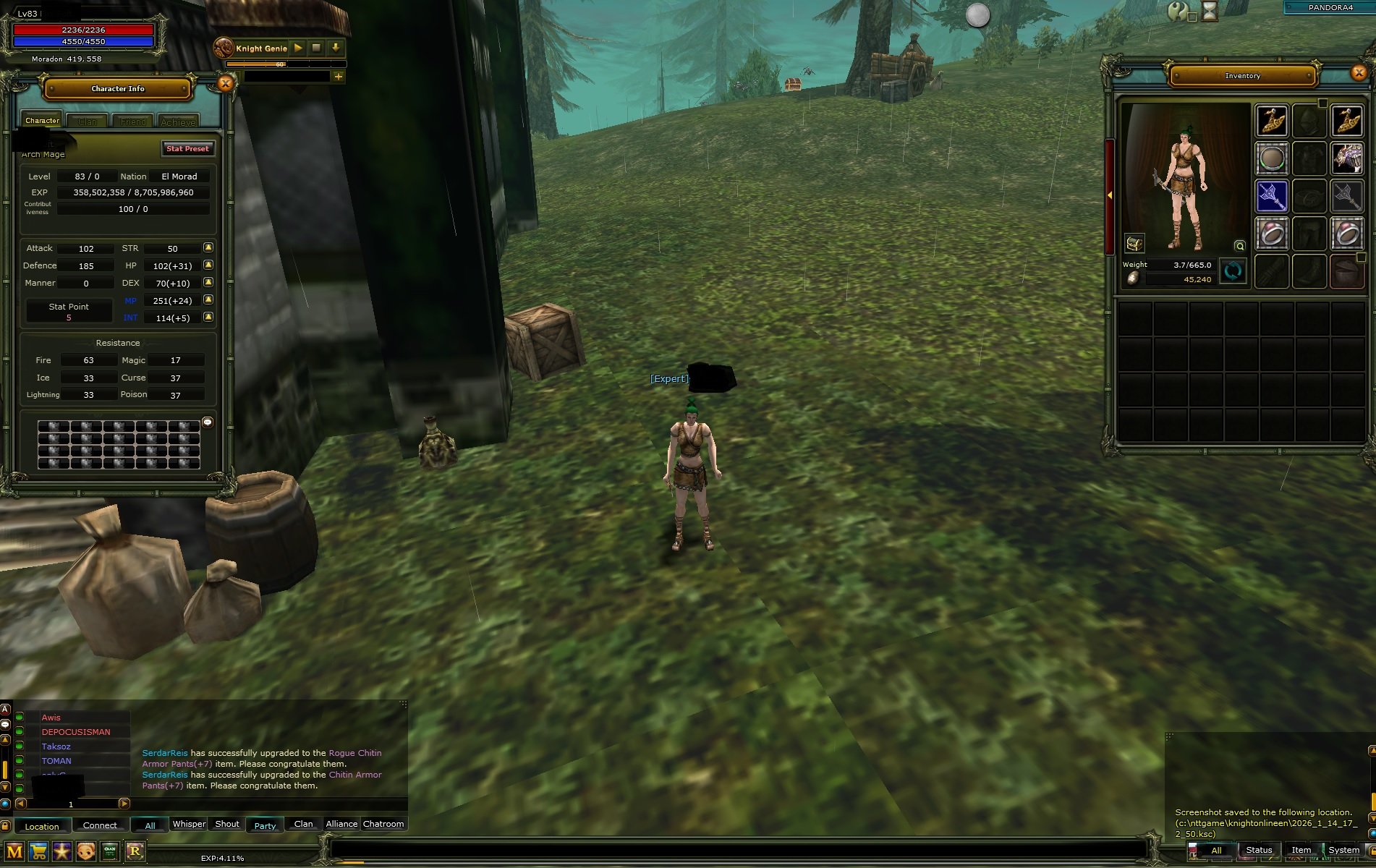
Task: Click the equipped mace weapon slot in inventory
Action: click(1272, 196)
